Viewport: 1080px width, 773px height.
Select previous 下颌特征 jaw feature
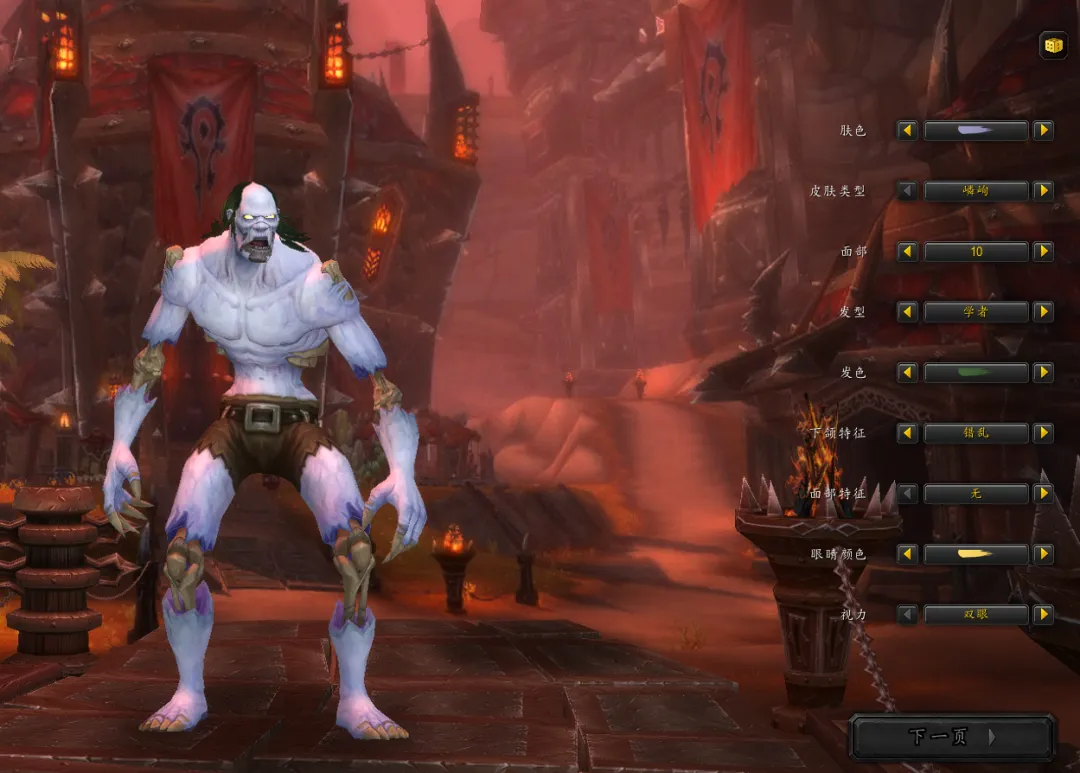[907, 433]
